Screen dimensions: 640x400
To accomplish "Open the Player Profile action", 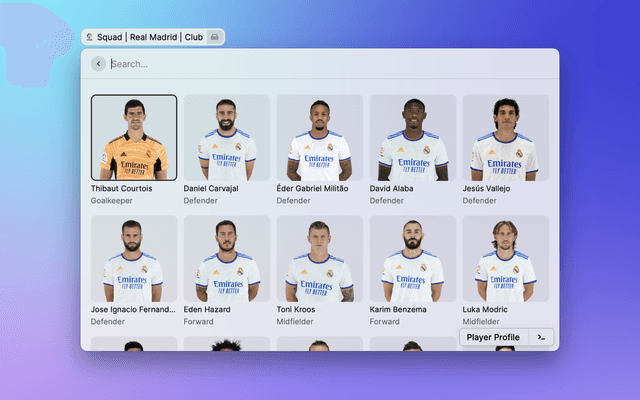I will 493,338.
